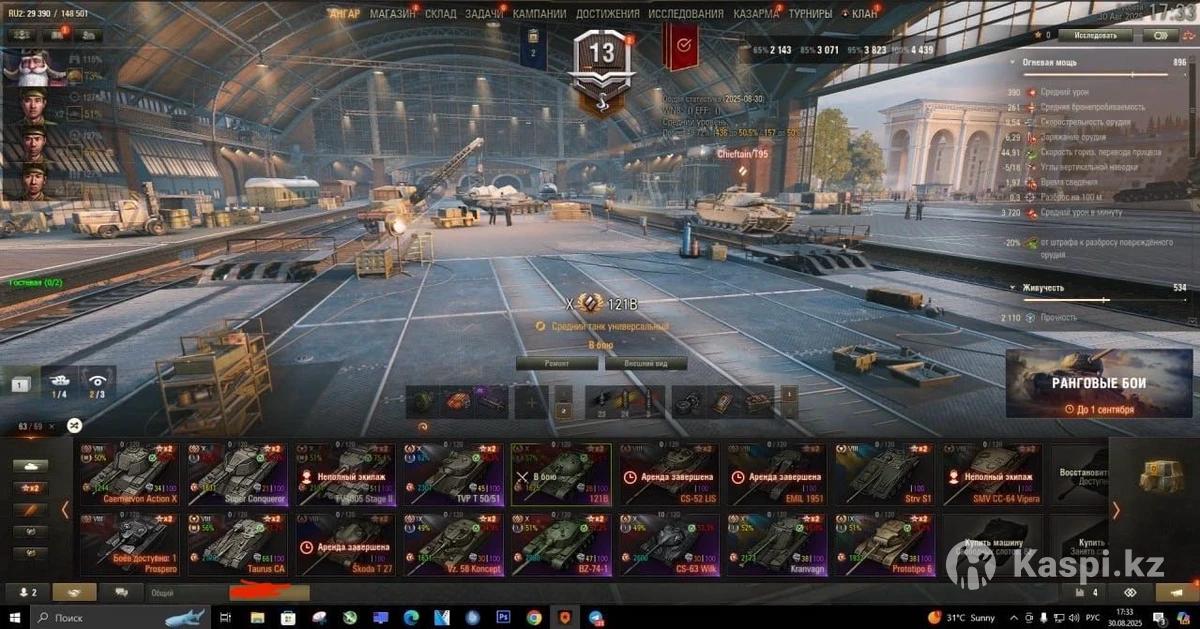Open the Ранговые бои banner

tap(1098, 384)
